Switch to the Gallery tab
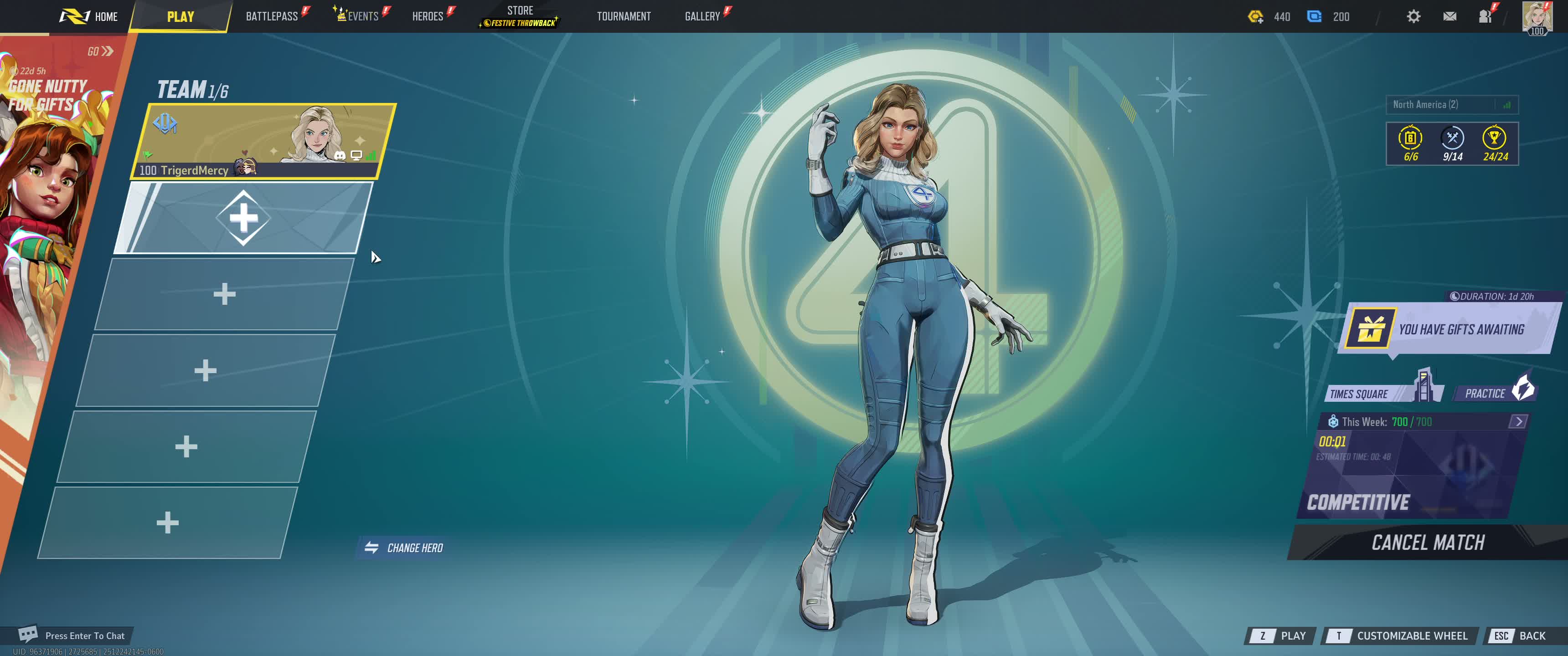The height and width of the screenshot is (656, 1568). [702, 16]
